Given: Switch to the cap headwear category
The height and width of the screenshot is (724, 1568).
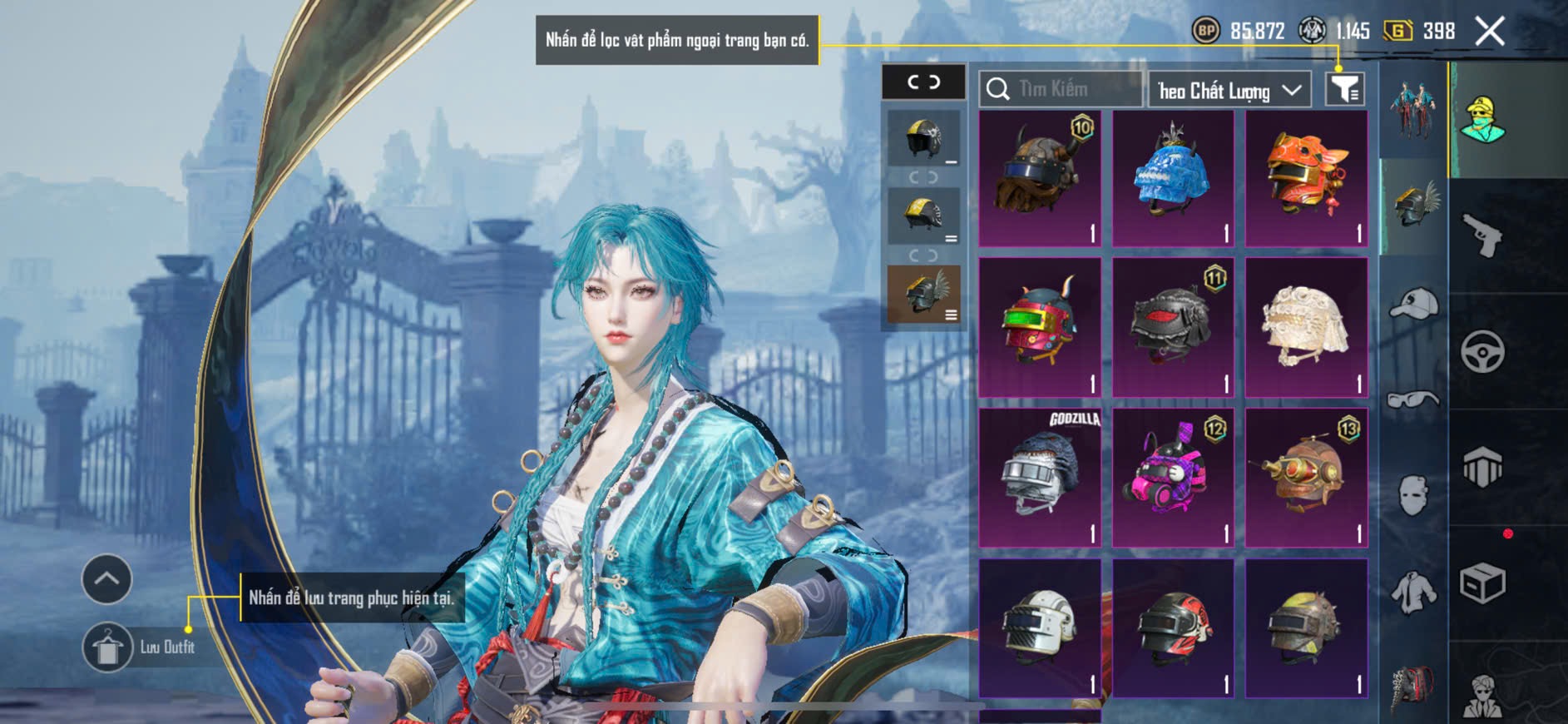Looking at the screenshot, I should 1413,304.
